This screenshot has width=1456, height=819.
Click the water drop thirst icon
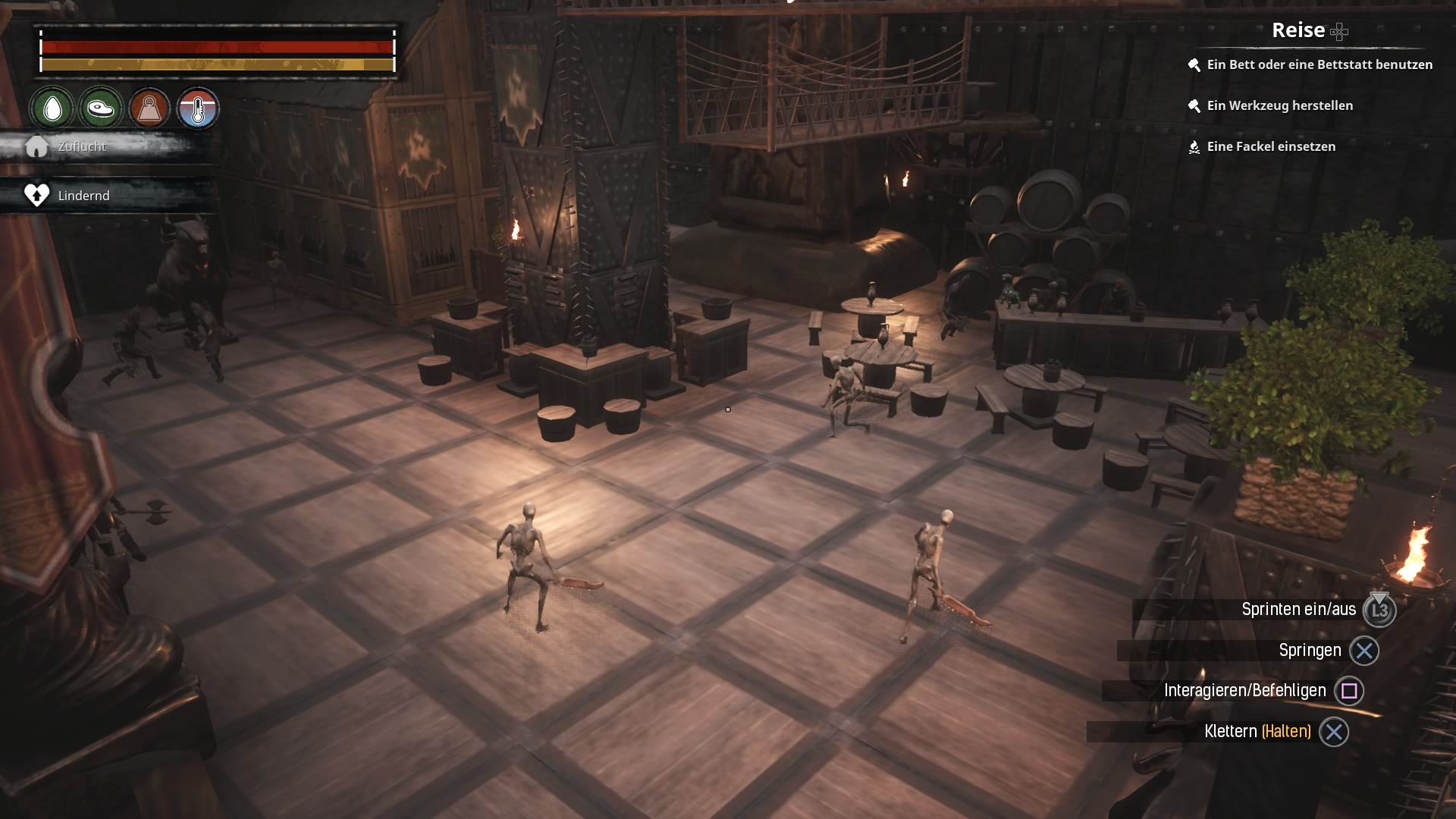click(52, 108)
